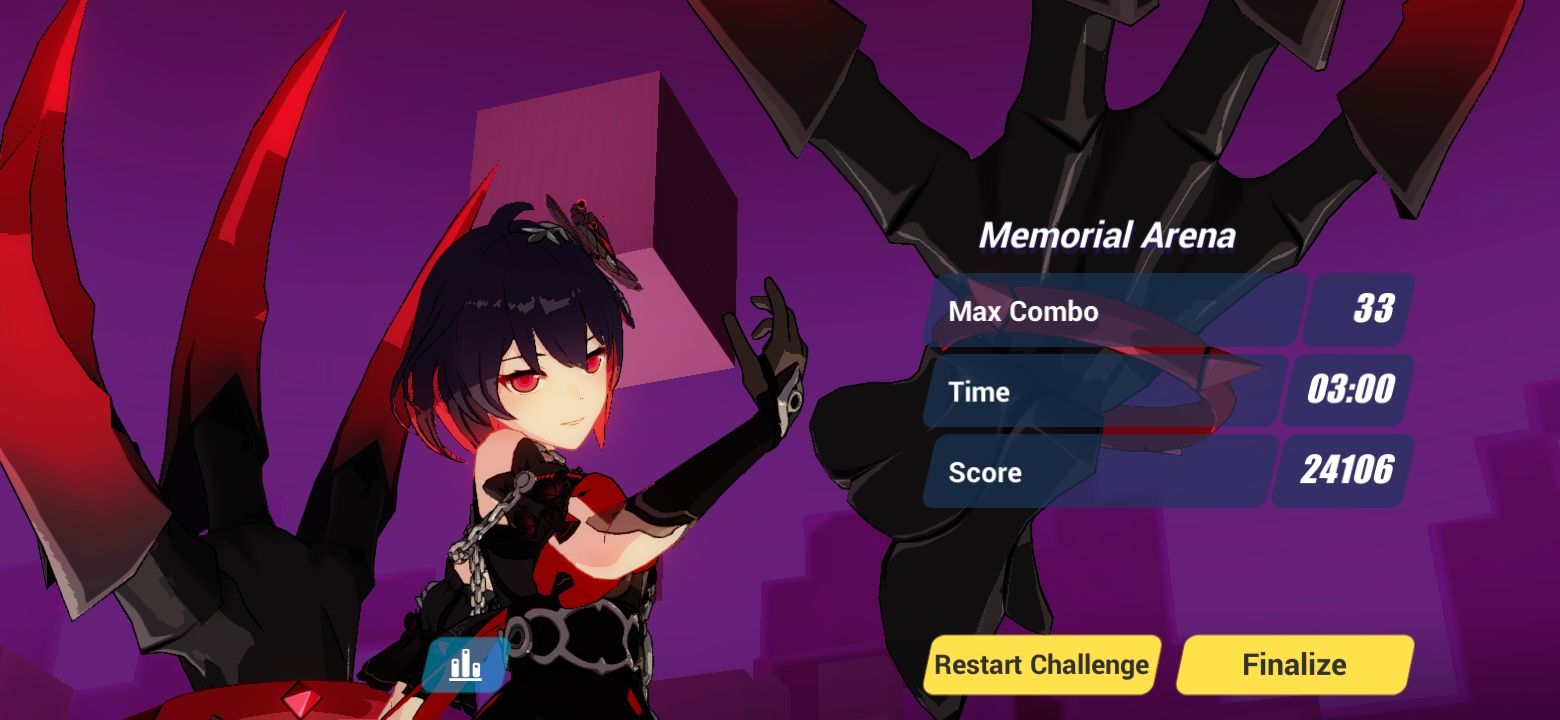Click the Time row to toggle its display
Screen dimensions: 1560x720
[1100, 391]
